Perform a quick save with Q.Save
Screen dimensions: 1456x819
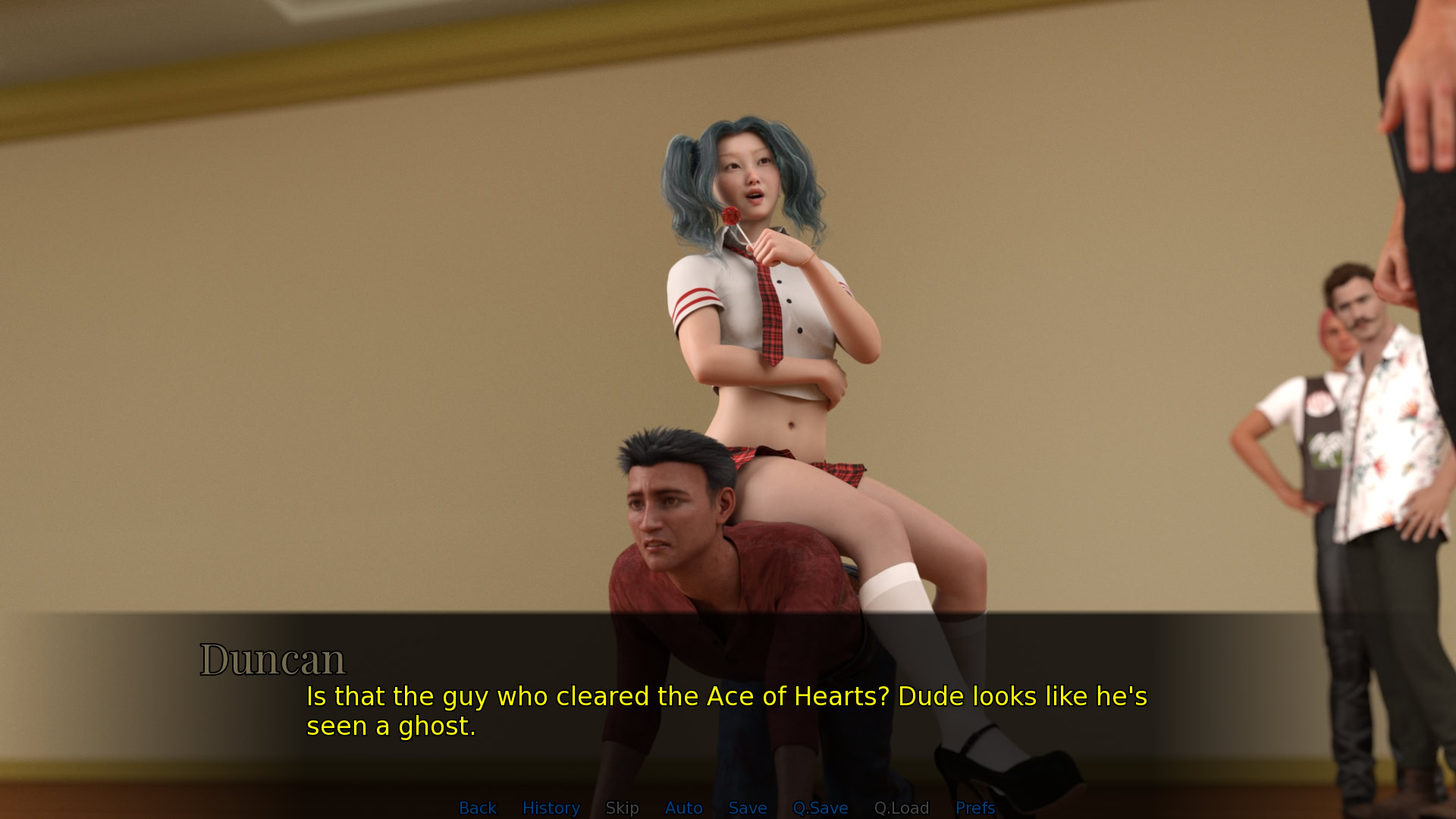(821, 808)
